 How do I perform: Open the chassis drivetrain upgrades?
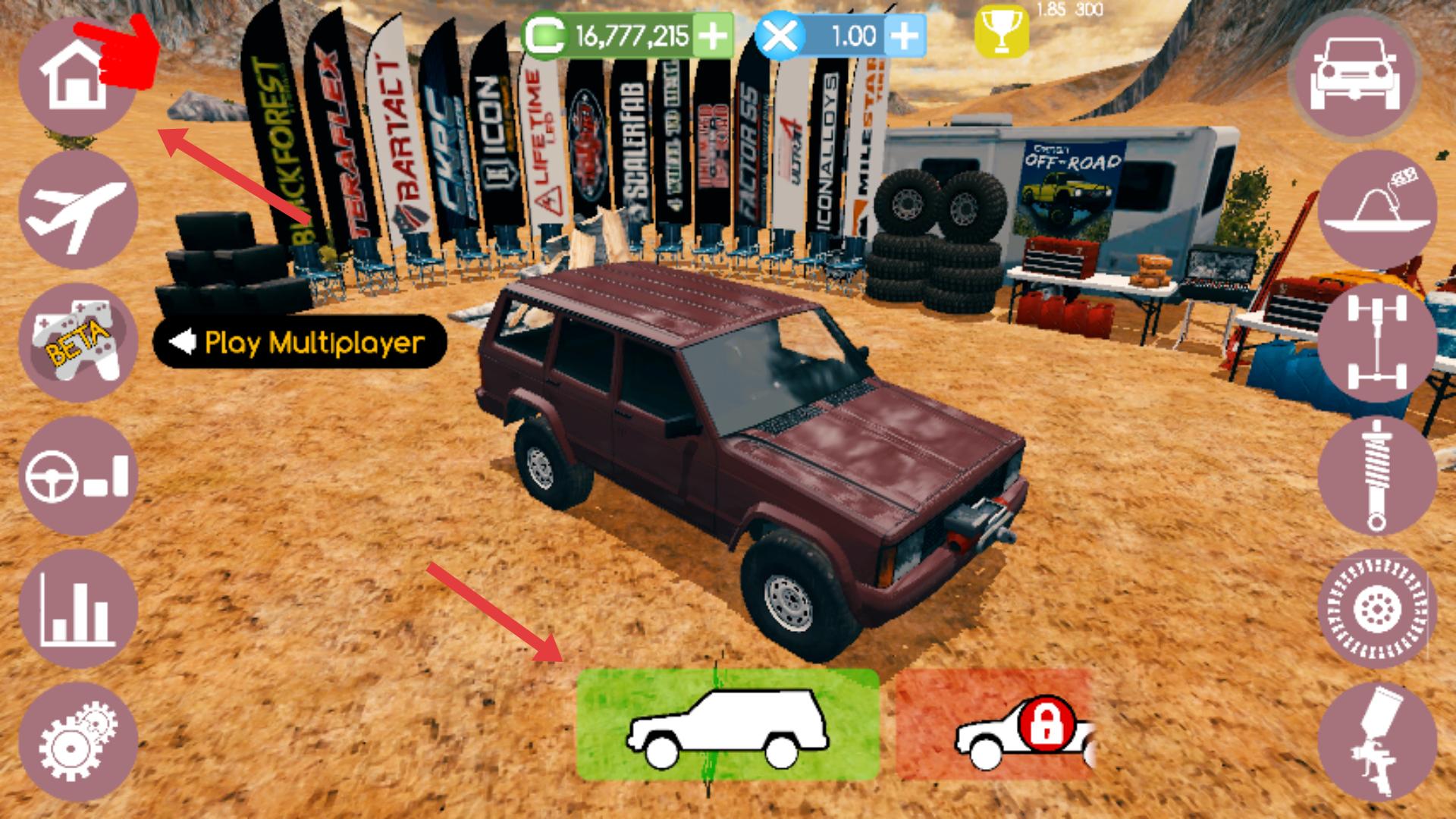(x=1377, y=344)
